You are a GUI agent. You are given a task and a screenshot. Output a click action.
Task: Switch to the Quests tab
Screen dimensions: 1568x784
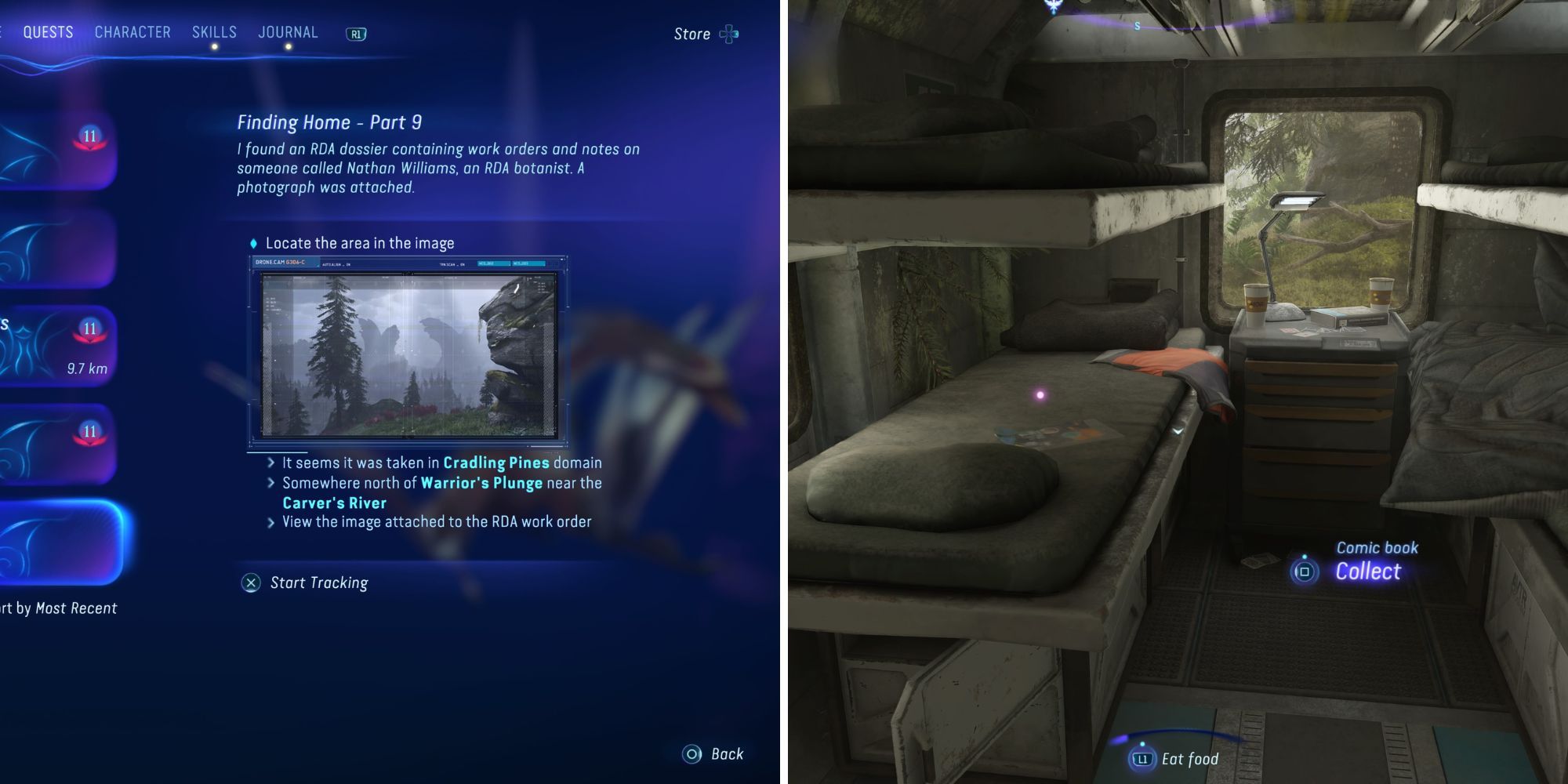click(x=48, y=32)
